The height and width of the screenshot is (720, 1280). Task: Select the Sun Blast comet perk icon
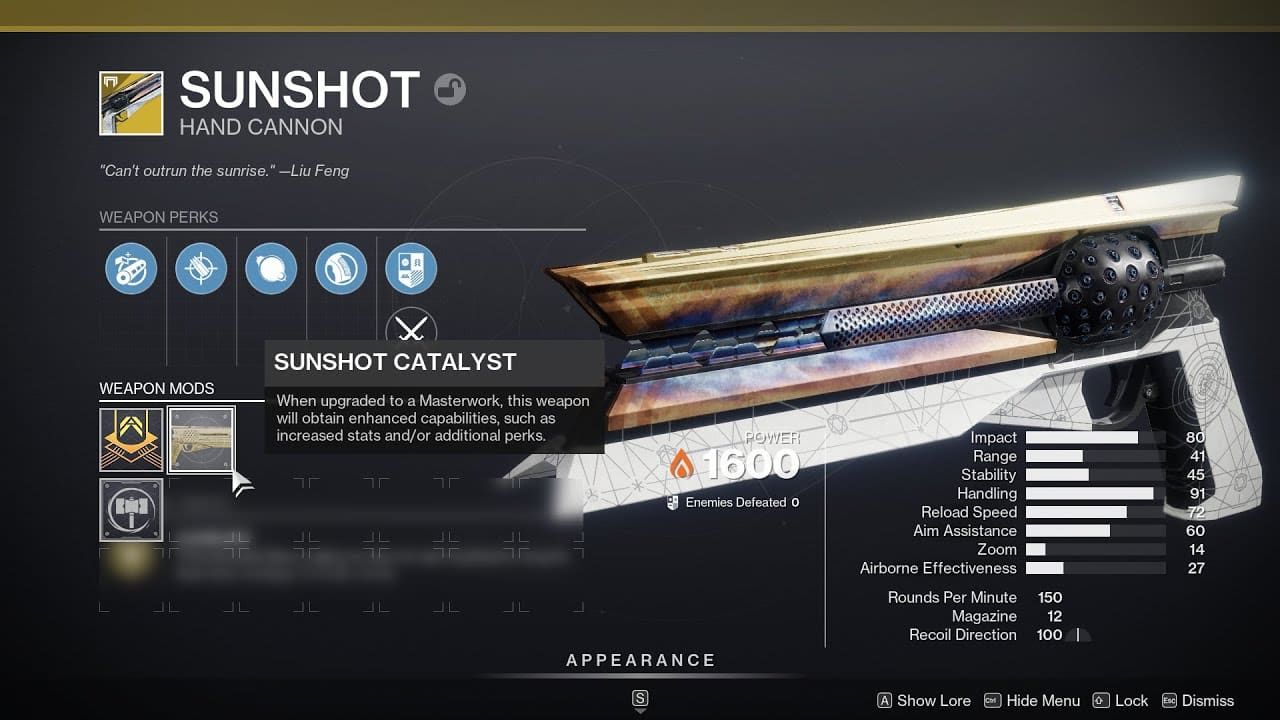point(271,268)
